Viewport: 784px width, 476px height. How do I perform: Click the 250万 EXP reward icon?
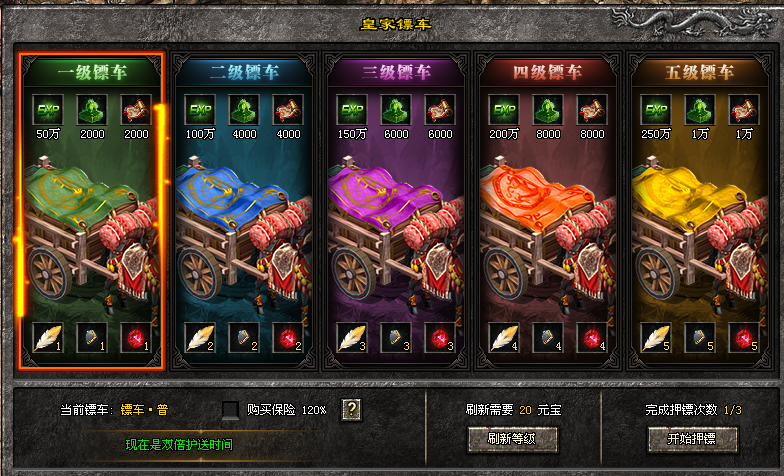point(655,109)
